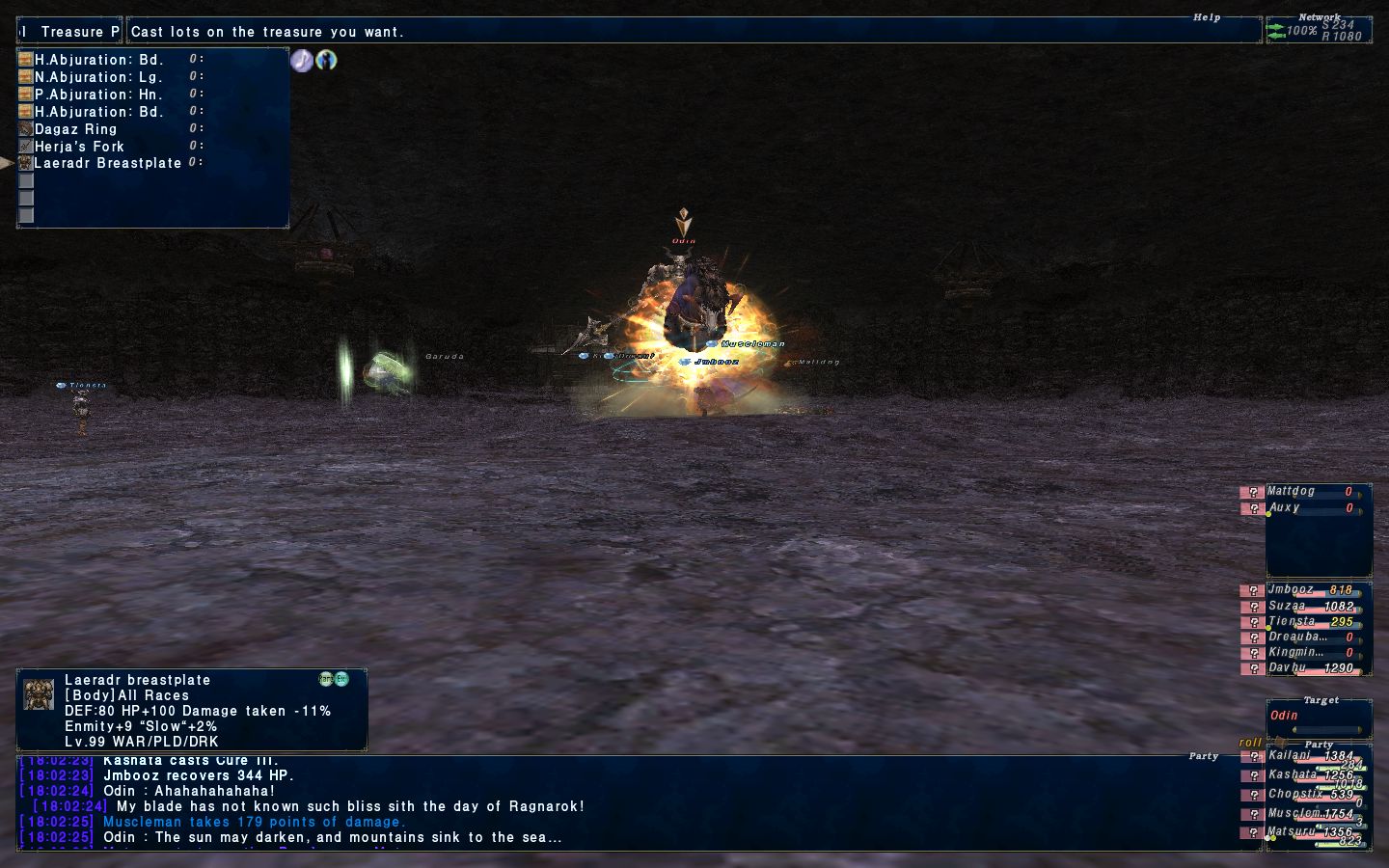The height and width of the screenshot is (868, 1389).
Task: Choose P.Abjuration: Hn. from the treasure list
Action: (98, 95)
